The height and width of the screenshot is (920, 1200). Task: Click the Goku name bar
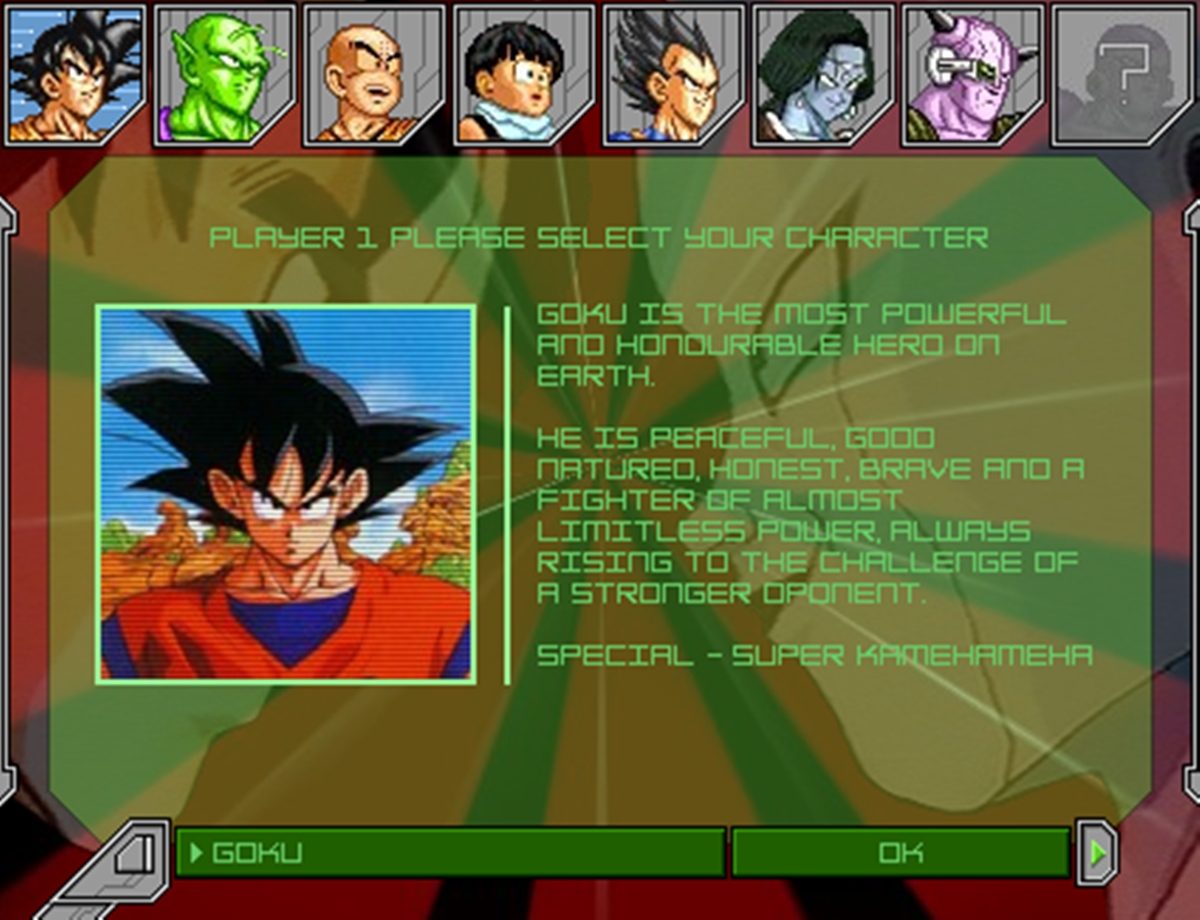coord(450,853)
